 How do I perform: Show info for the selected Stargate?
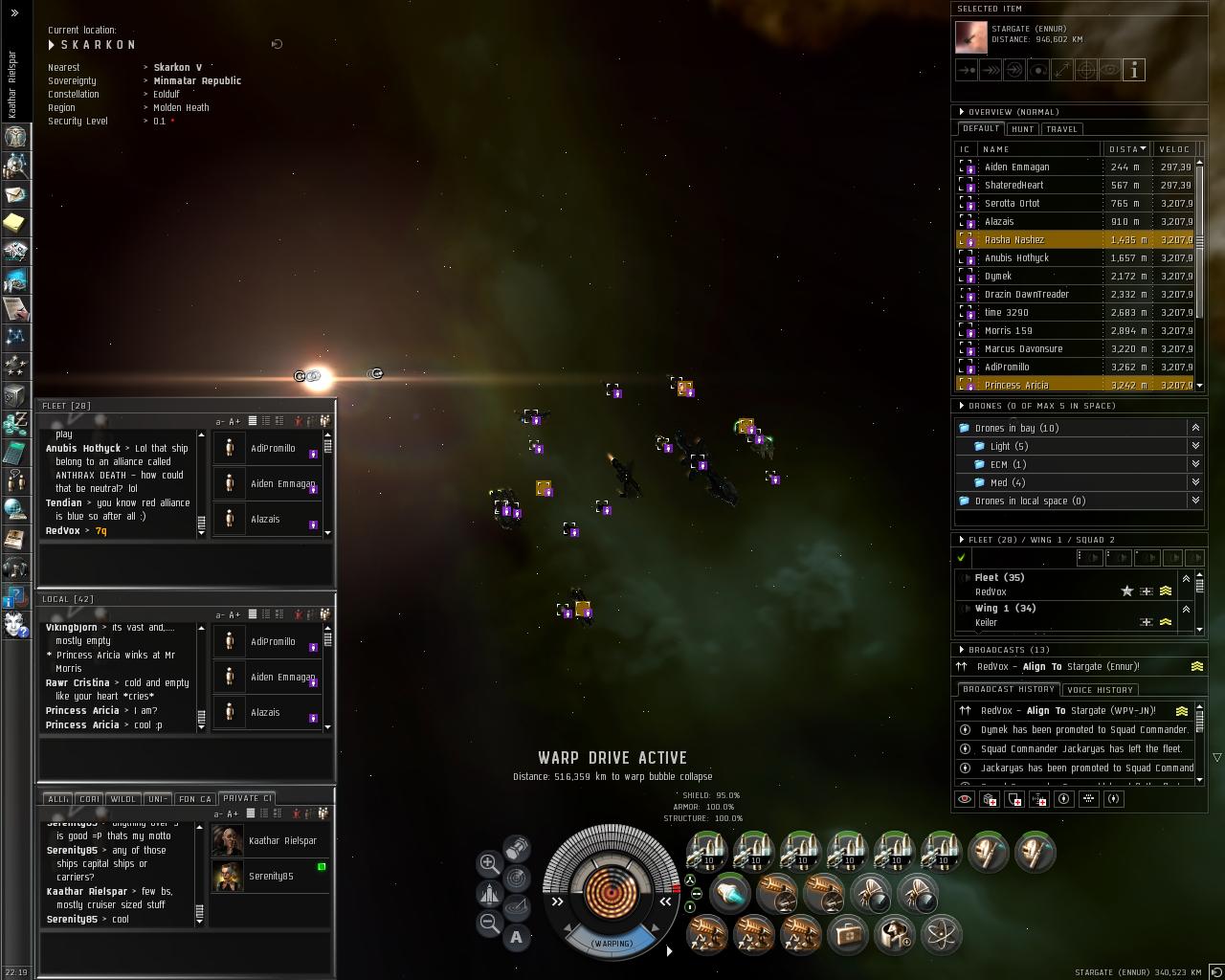point(1134,70)
